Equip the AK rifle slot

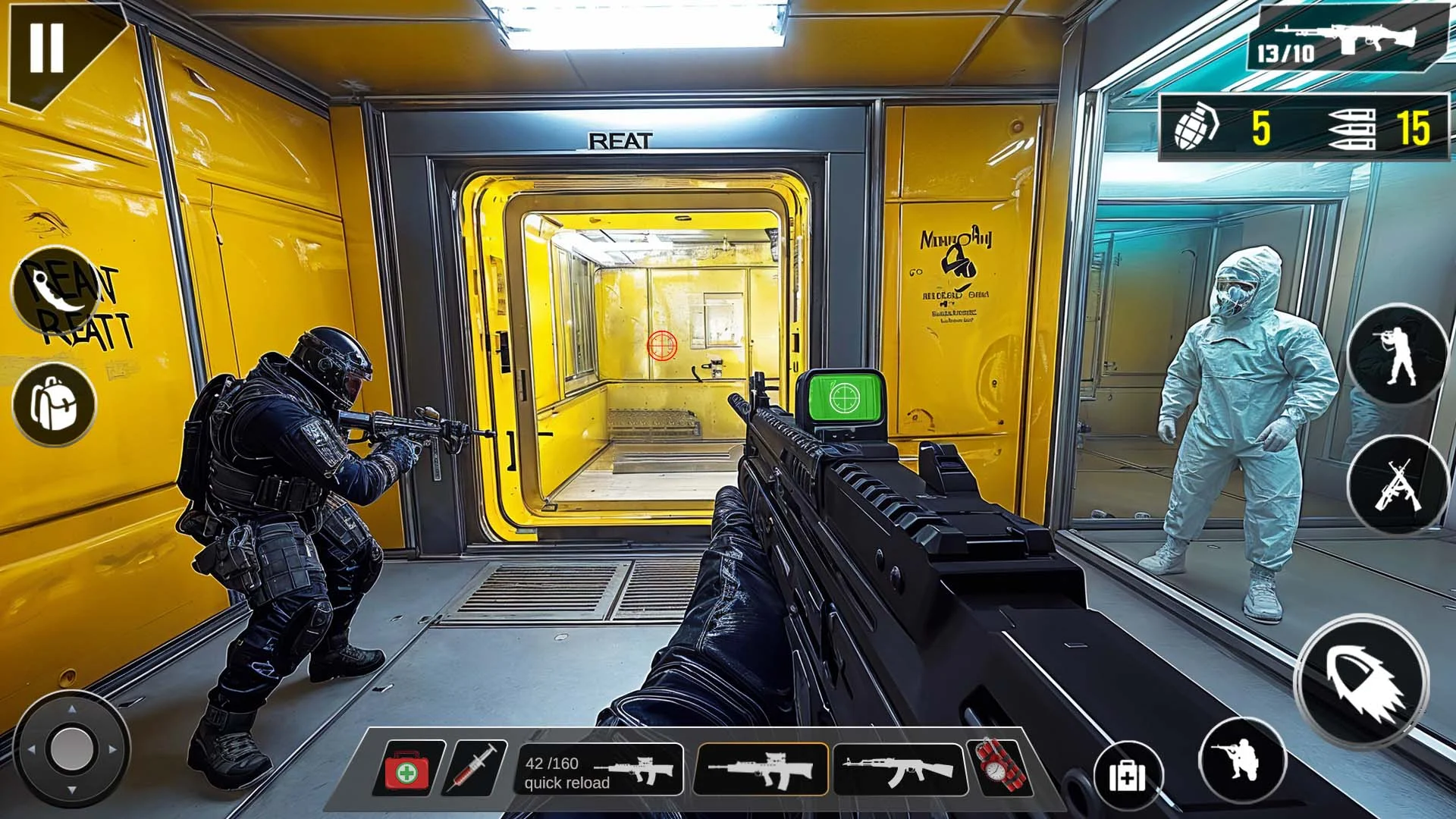(x=899, y=770)
